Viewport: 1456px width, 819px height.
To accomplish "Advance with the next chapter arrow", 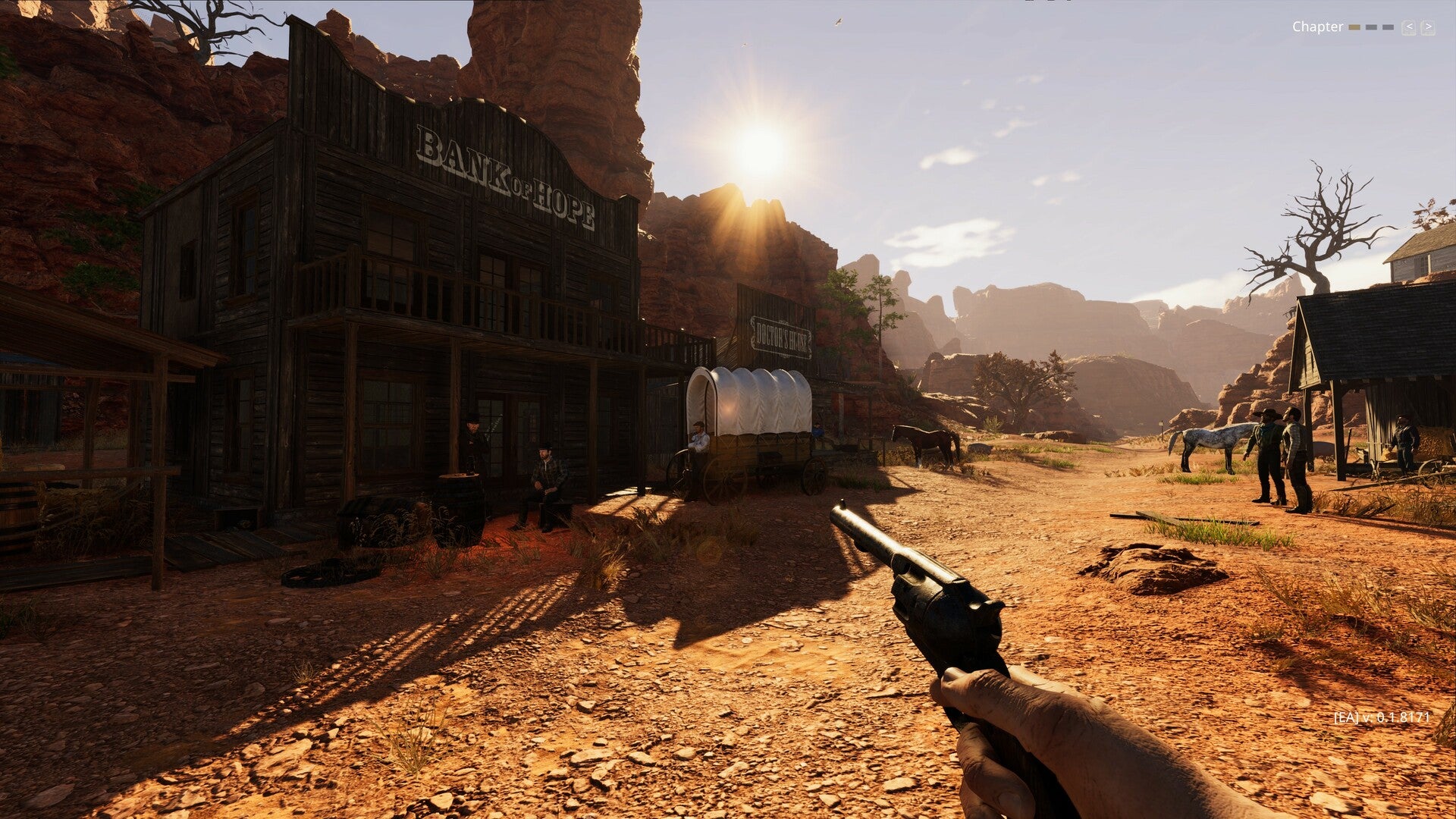I will pos(1427,27).
